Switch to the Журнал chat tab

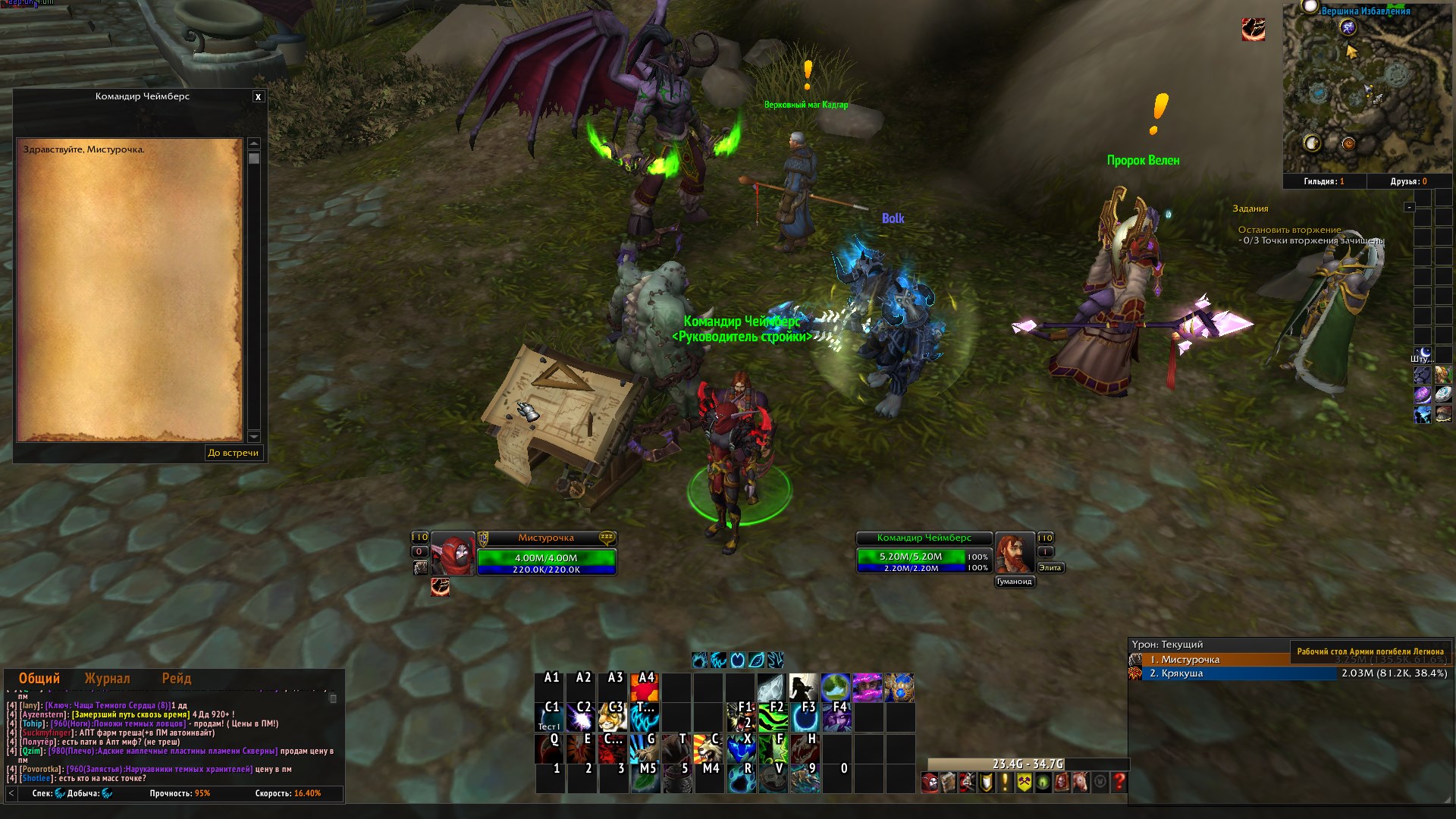click(107, 679)
